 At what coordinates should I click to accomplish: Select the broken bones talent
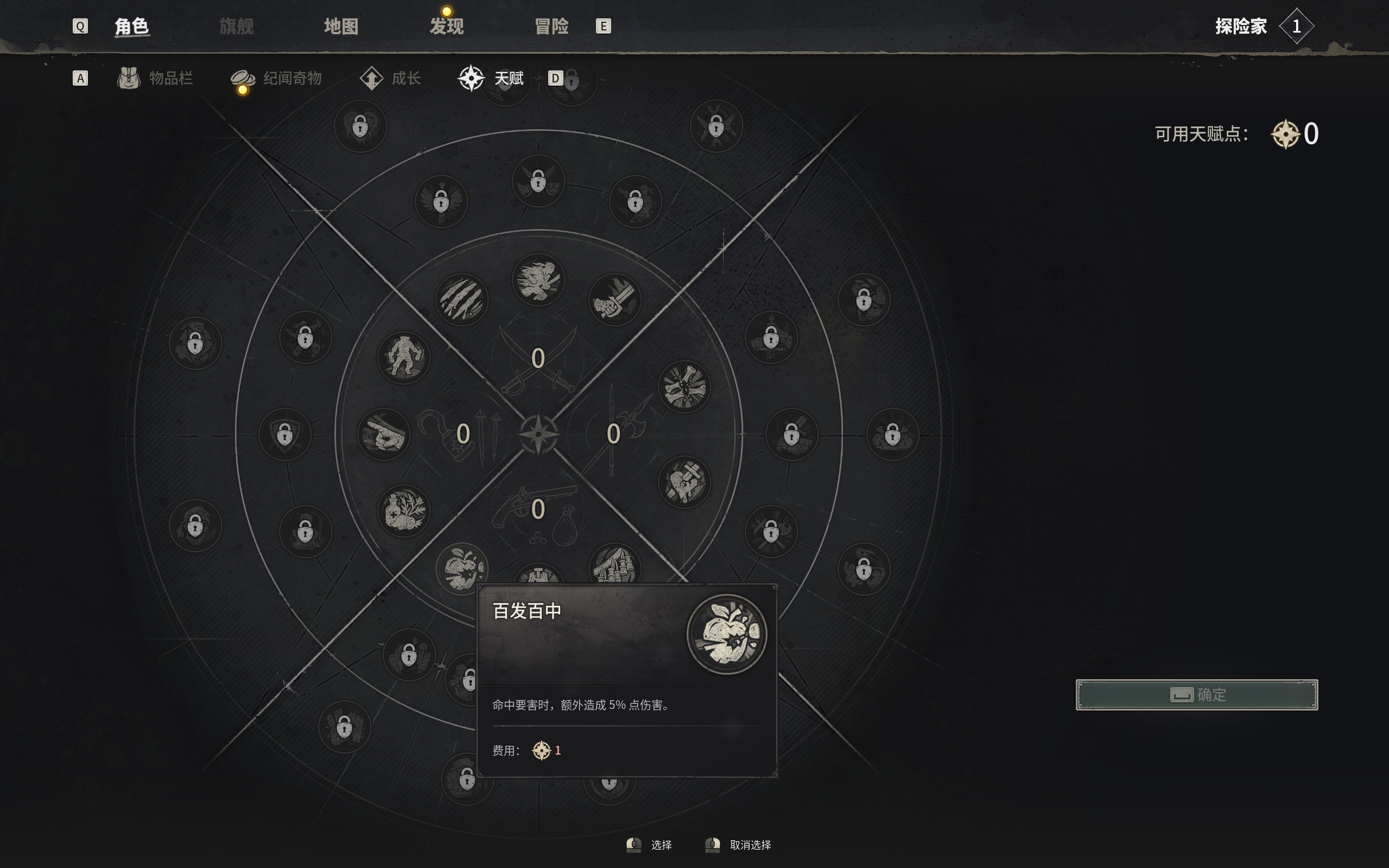click(x=684, y=387)
